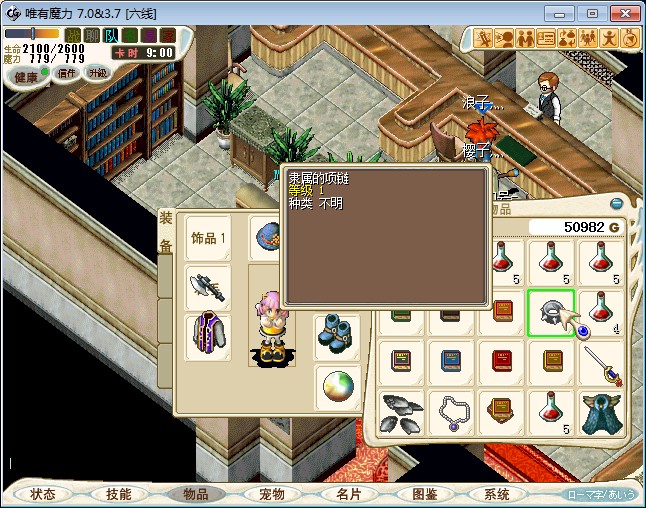The width and height of the screenshot is (646, 508).
Task: Select the highlighted grey helmet item
Action: (551, 313)
